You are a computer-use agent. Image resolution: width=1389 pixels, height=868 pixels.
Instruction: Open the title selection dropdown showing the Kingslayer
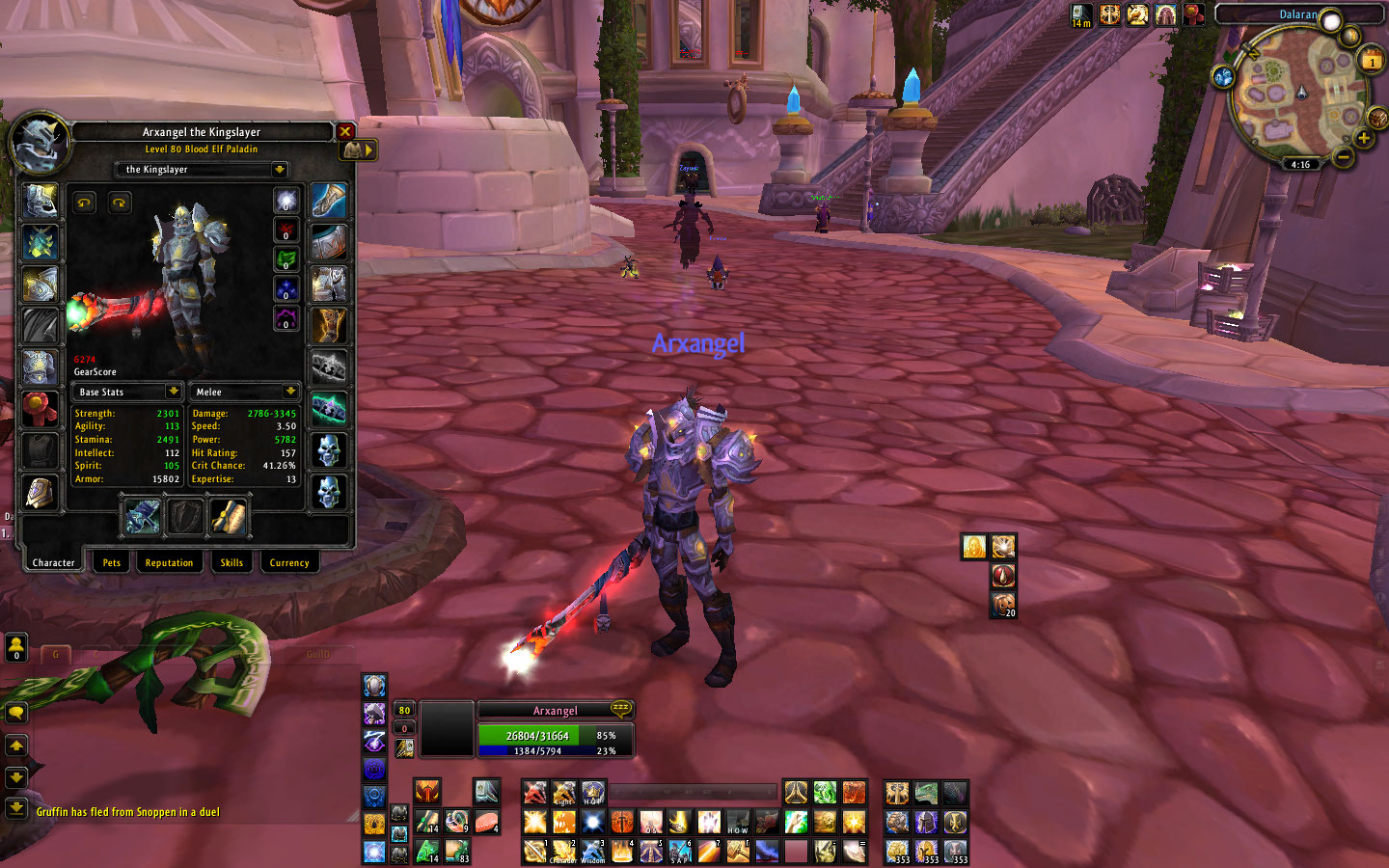coord(200,170)
